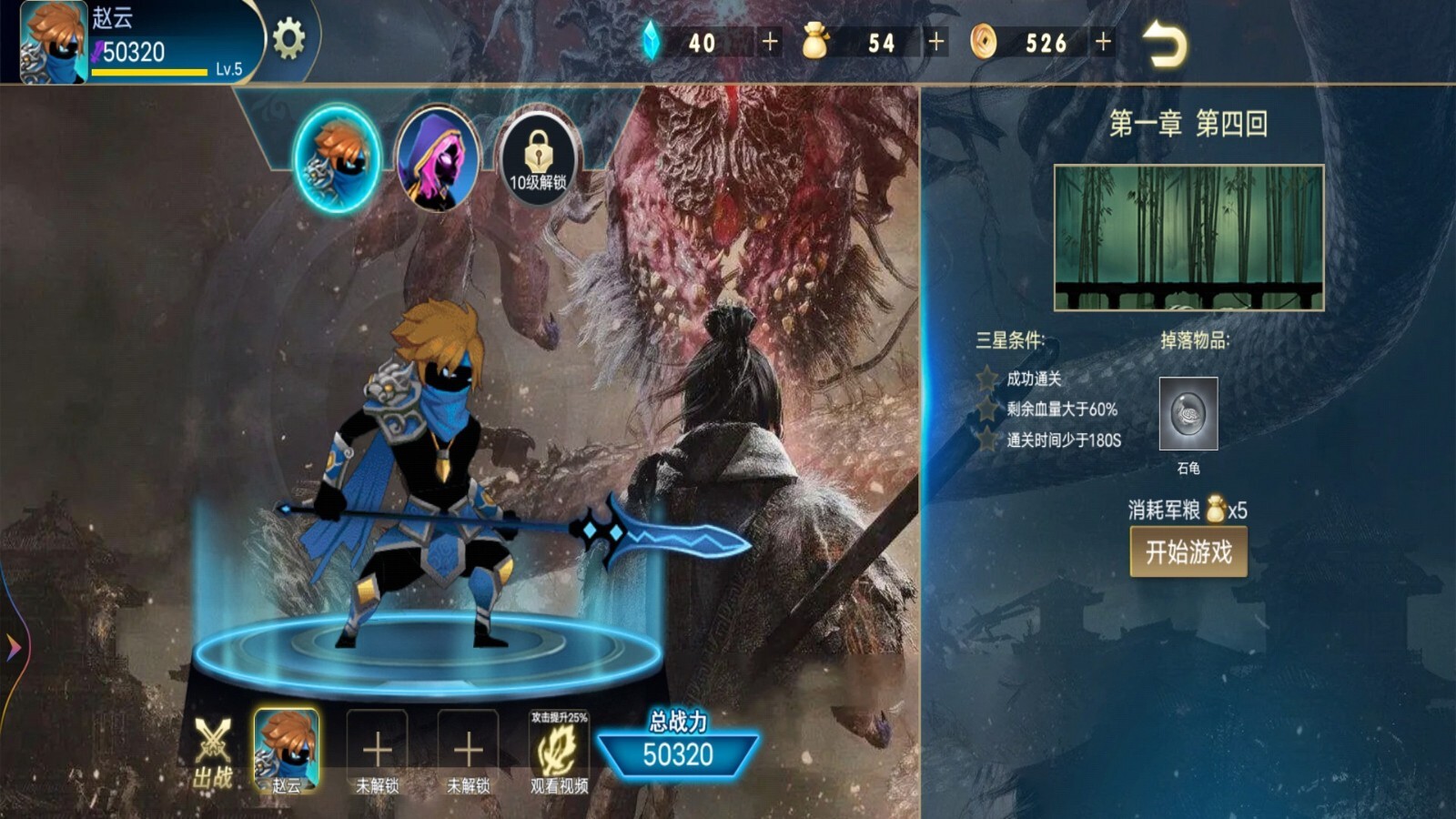
Task: Open the gear settings menu
Action: click(x=288, y=39)
